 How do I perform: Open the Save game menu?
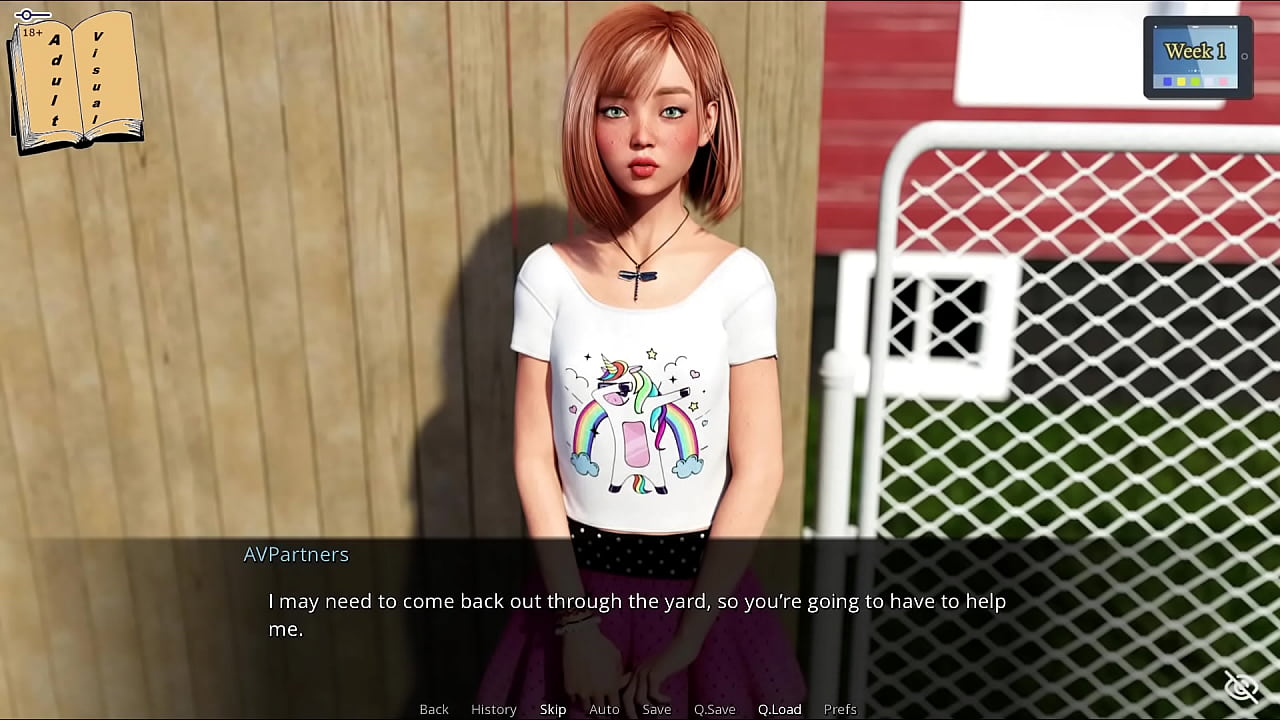(657, 709)
